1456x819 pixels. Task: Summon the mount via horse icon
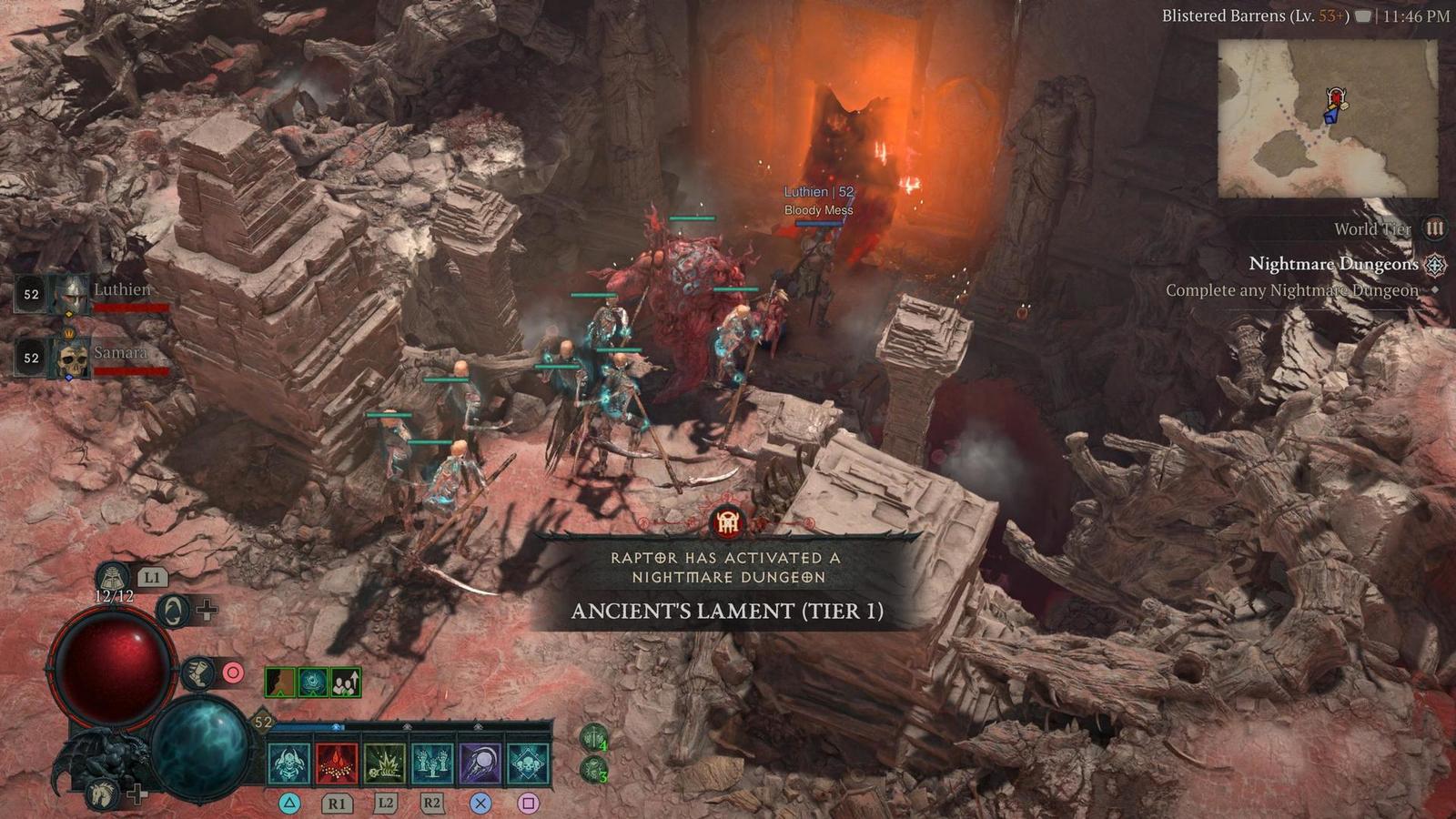[103, 794]
